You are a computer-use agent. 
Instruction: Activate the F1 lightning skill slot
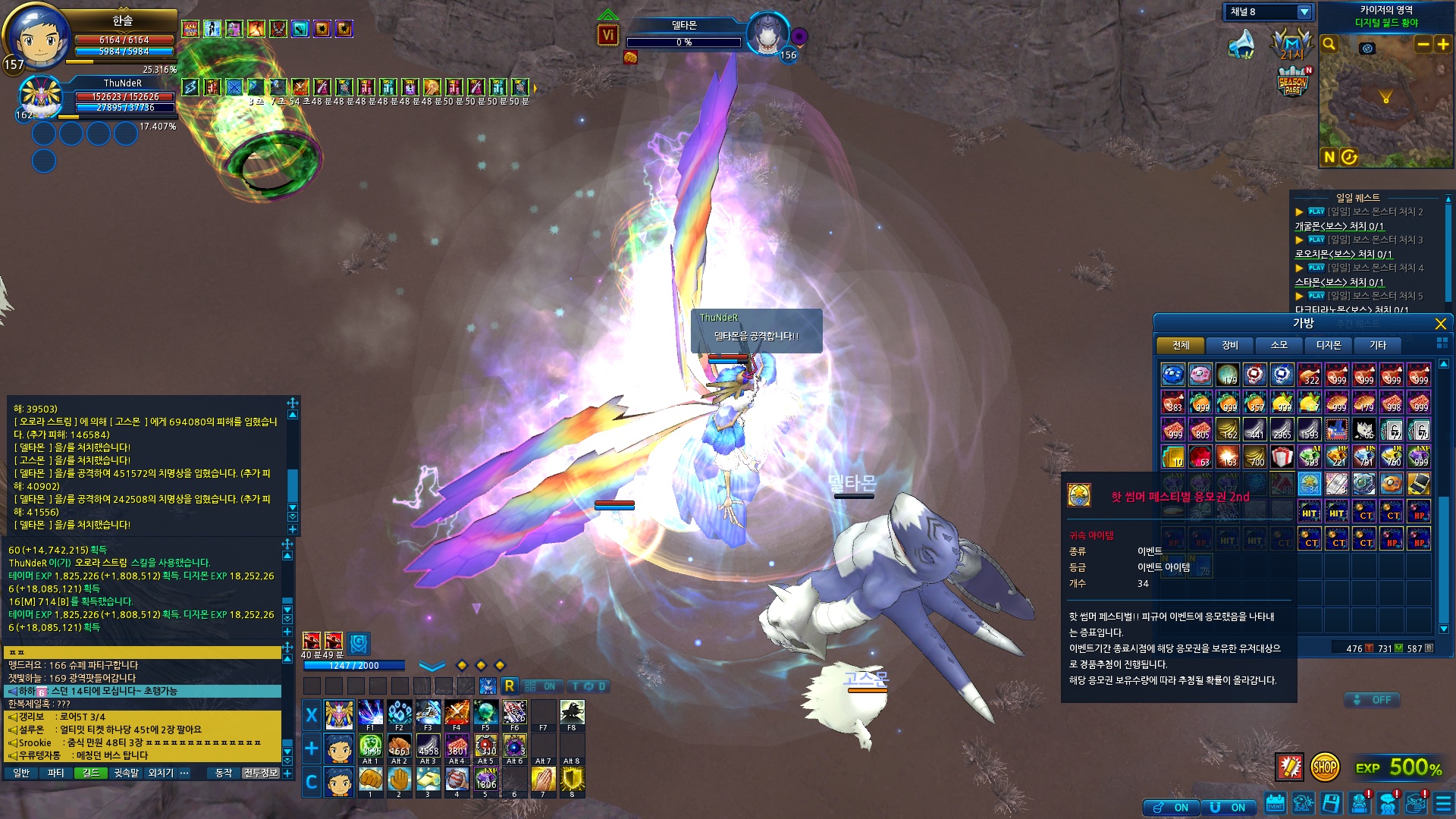click(370, 714)
